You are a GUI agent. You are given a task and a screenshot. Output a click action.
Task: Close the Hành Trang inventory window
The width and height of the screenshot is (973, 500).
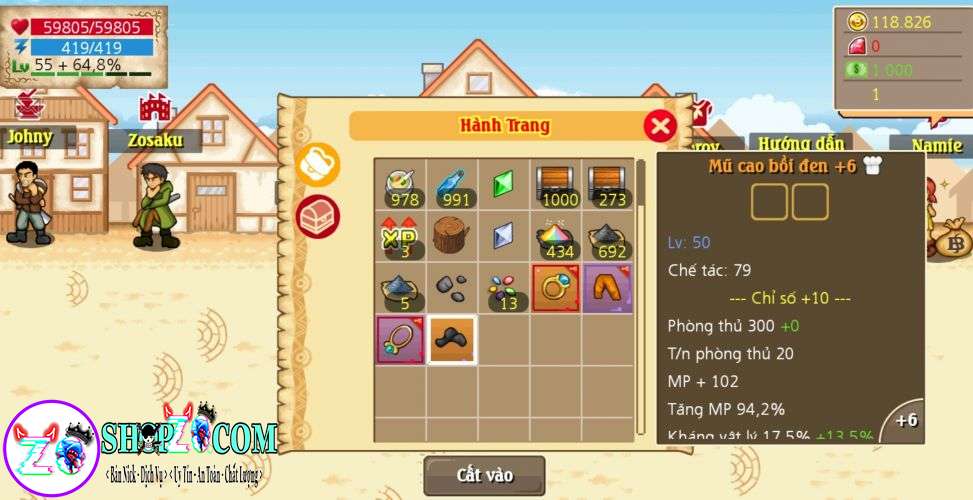659,126
